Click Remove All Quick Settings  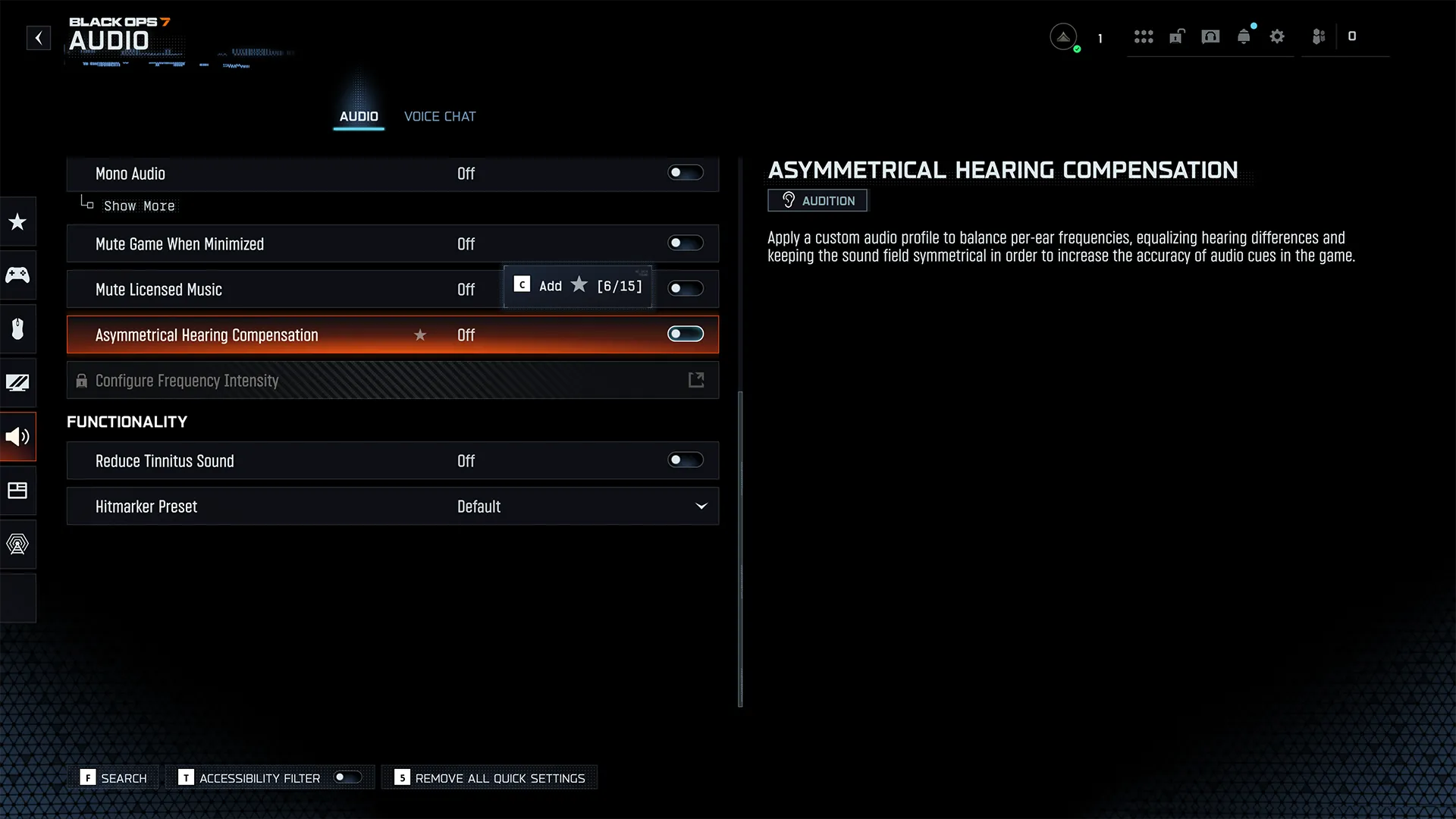[x=490, y=778]
